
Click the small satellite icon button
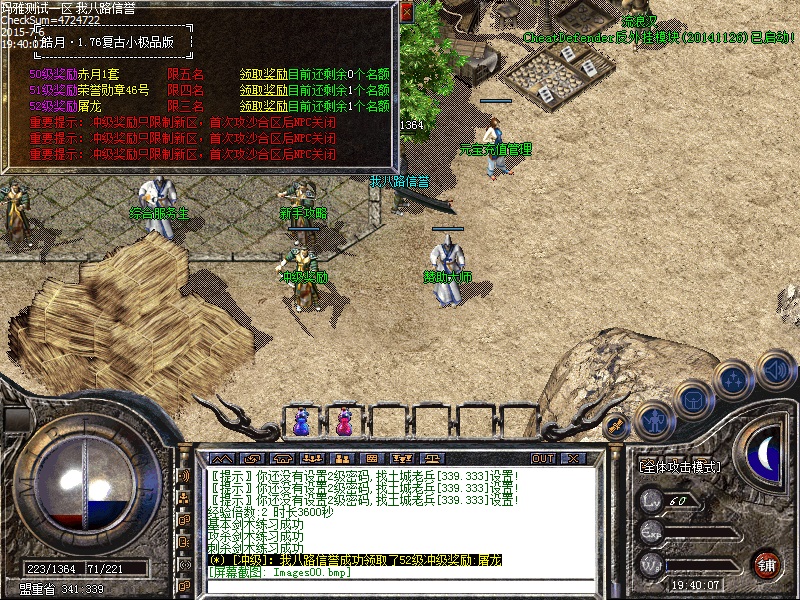pyautogui.click(x=618, y=425)
